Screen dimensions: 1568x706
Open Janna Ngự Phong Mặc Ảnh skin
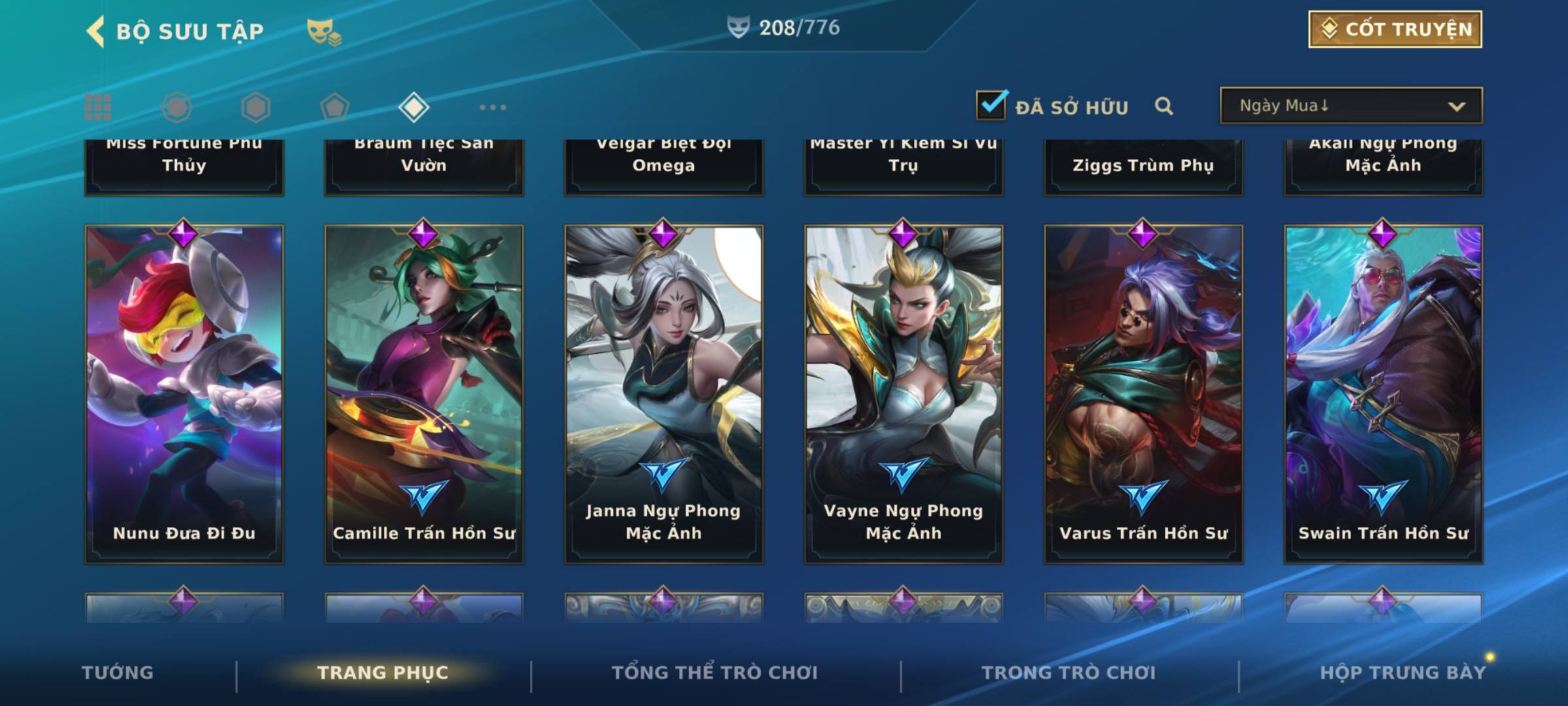point(664,394)
